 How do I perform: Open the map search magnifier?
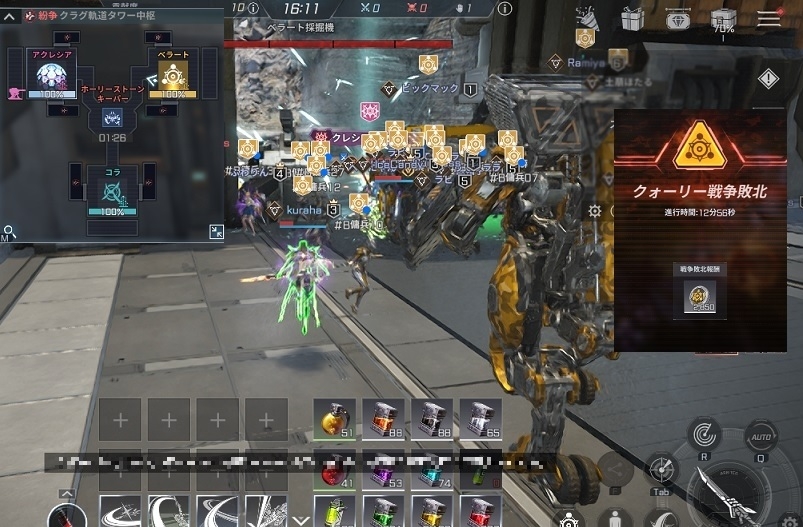pos(8,232)
